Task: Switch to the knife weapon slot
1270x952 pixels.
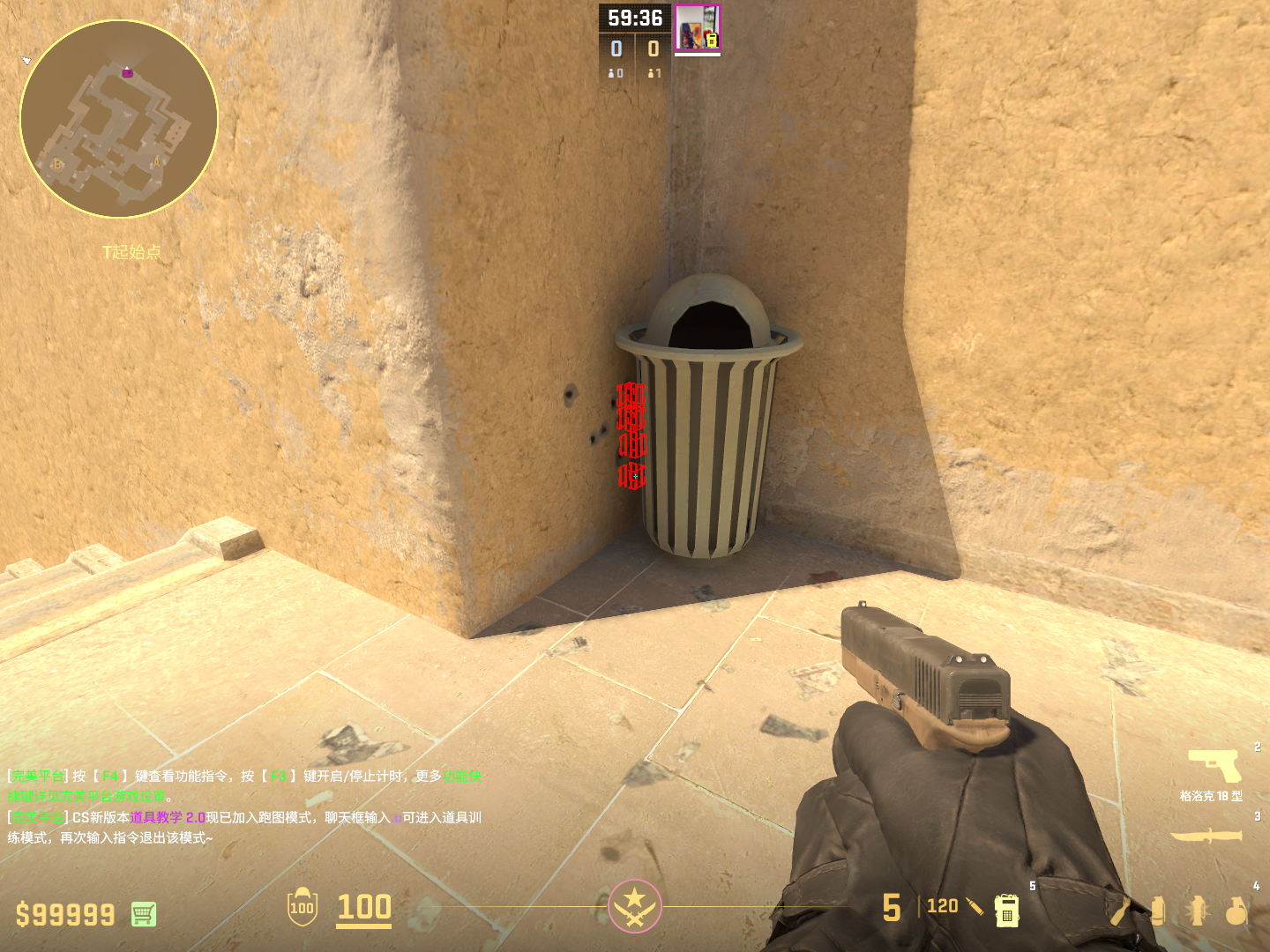Action: 1206,836
